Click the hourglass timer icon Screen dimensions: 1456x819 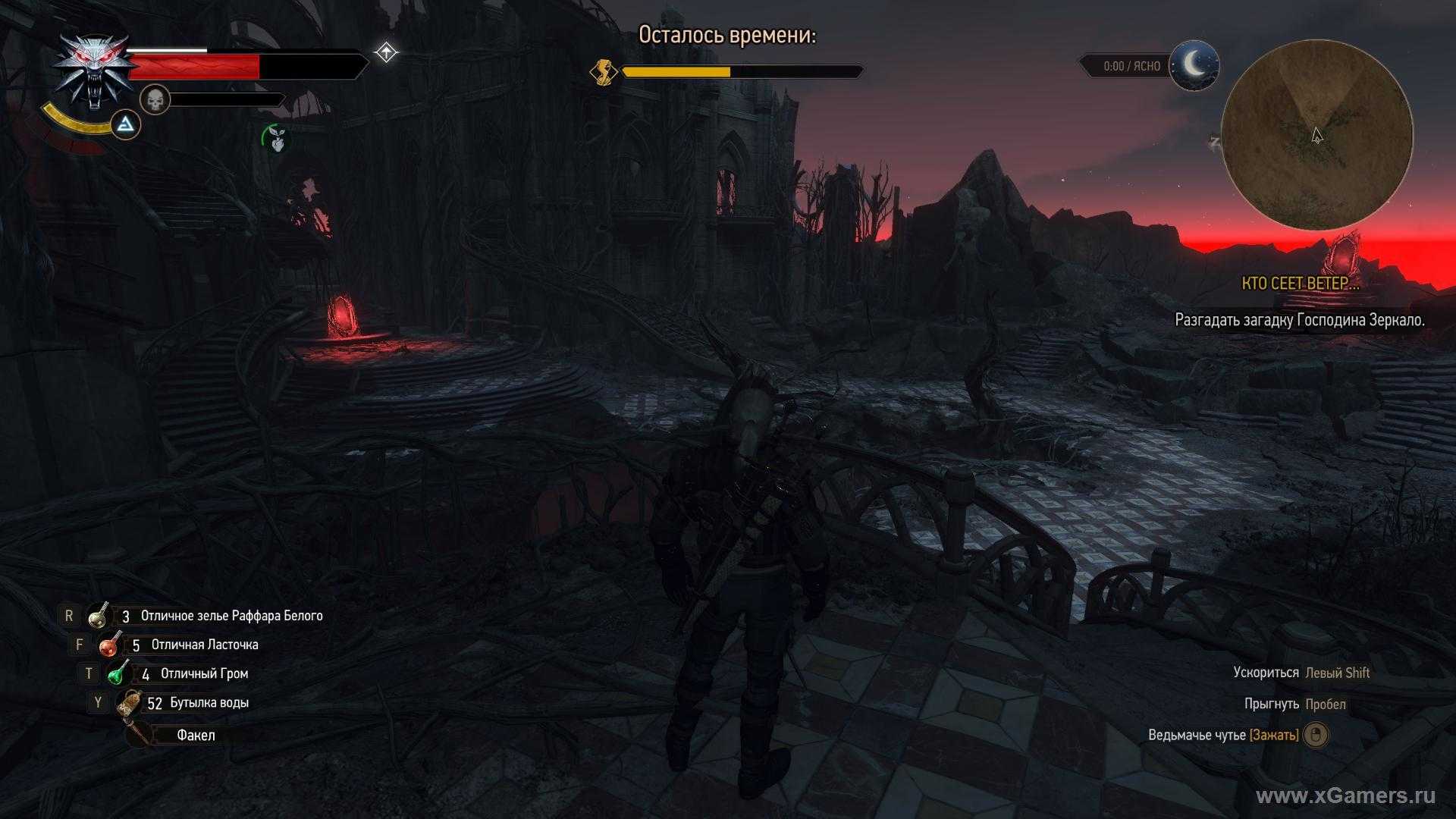coord(604,72)
